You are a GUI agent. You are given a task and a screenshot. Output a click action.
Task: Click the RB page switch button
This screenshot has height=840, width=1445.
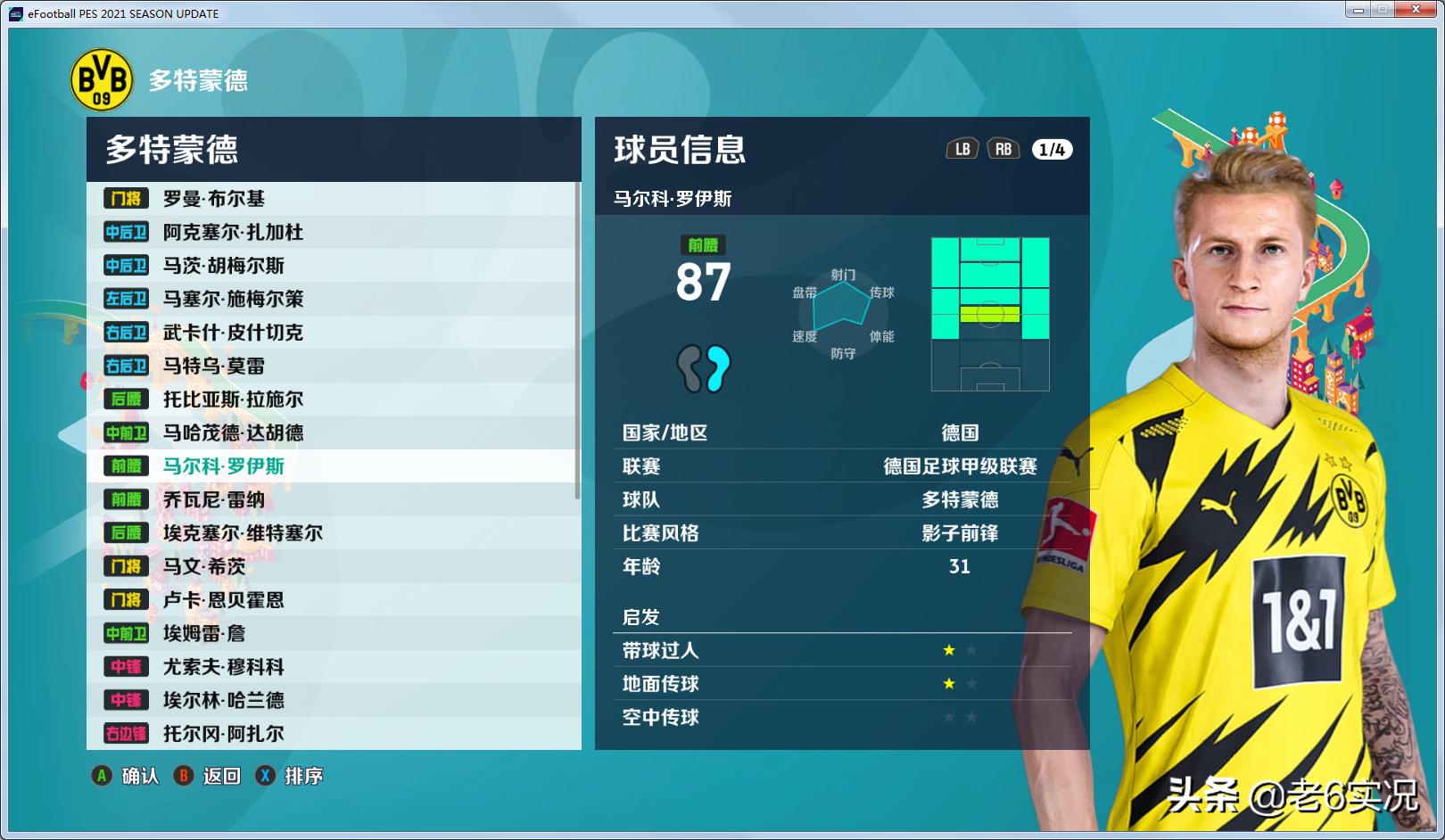(x=1003, y=149)
